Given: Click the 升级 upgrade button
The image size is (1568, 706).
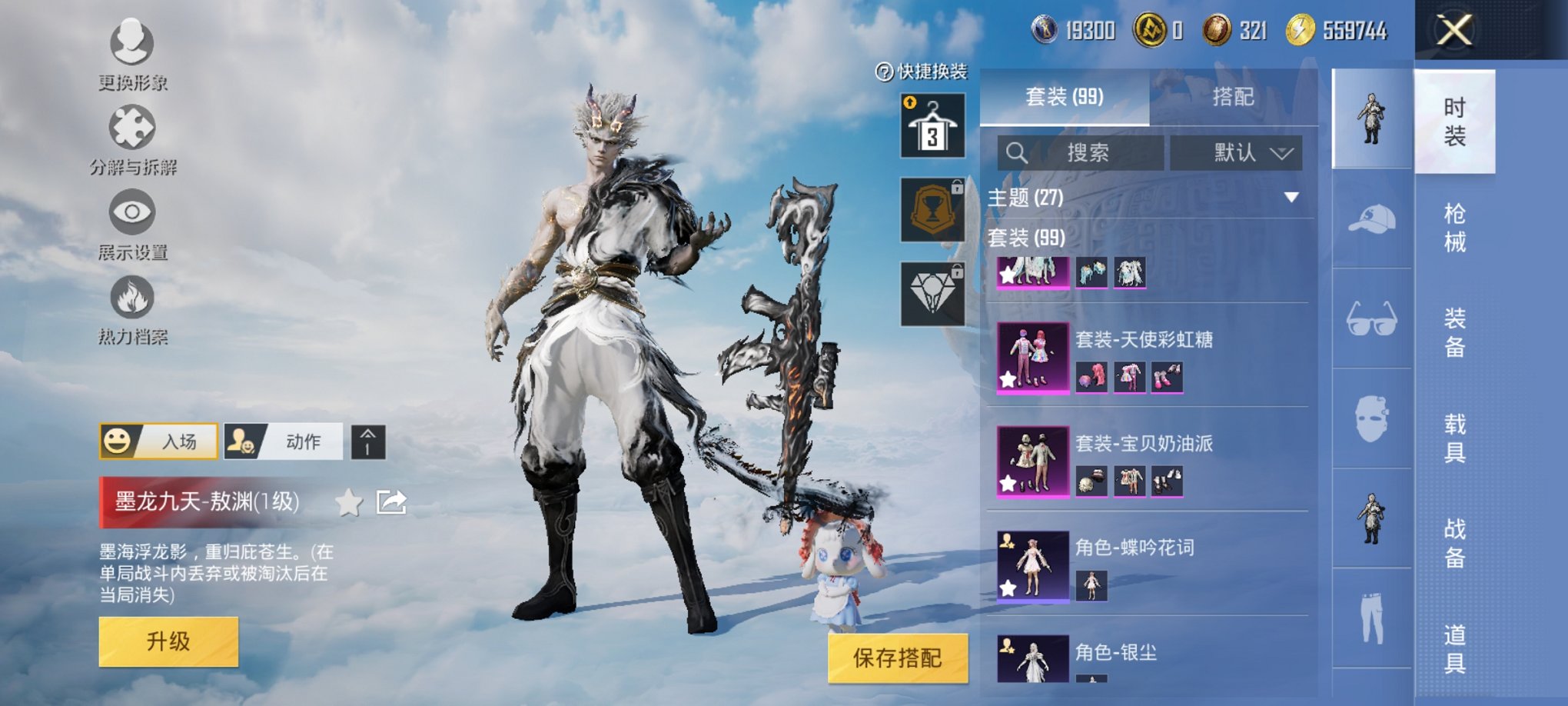Looking at the screenshot, I should pos(168,641).
